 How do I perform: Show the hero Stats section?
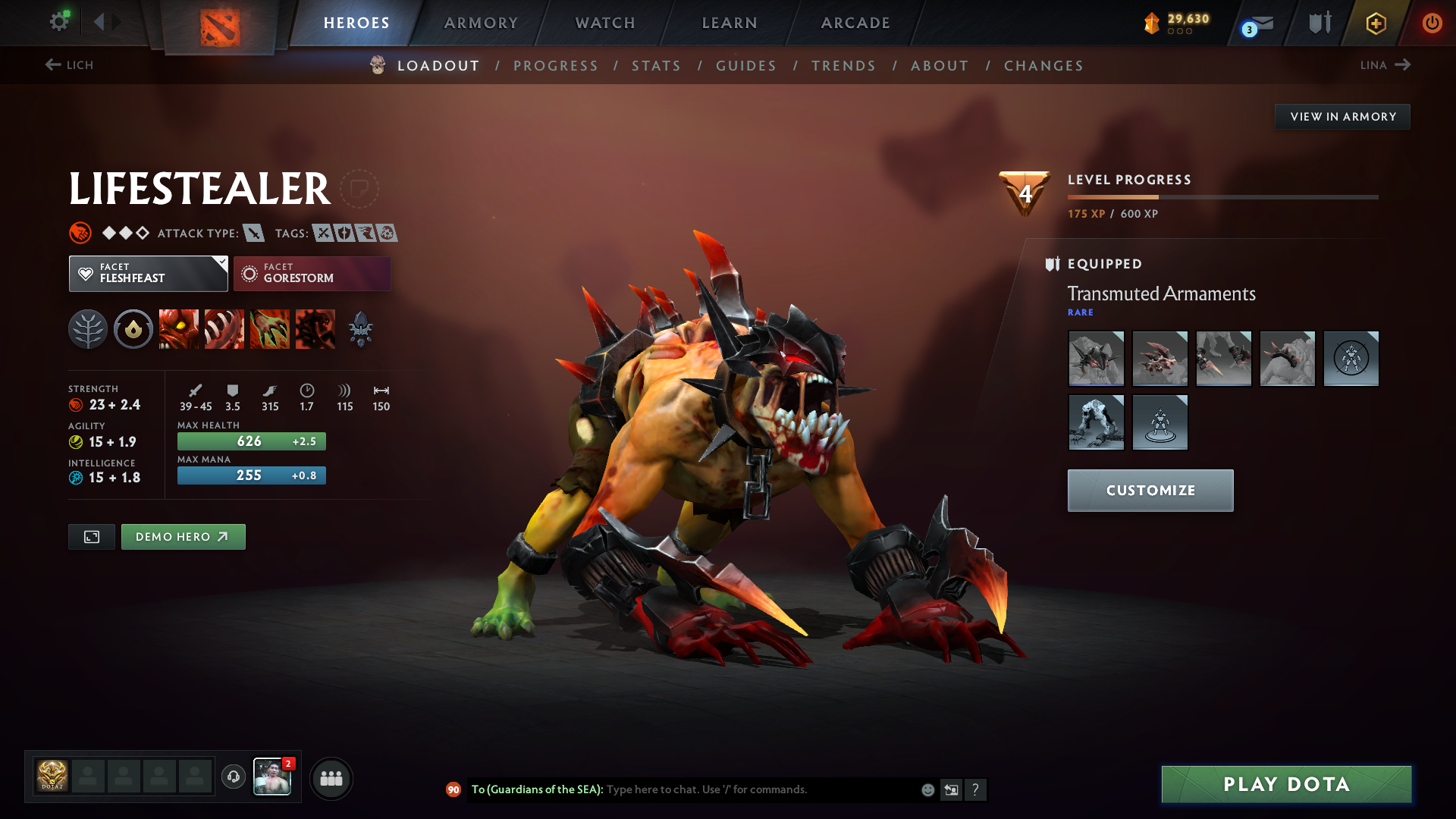tap(656, 66)
